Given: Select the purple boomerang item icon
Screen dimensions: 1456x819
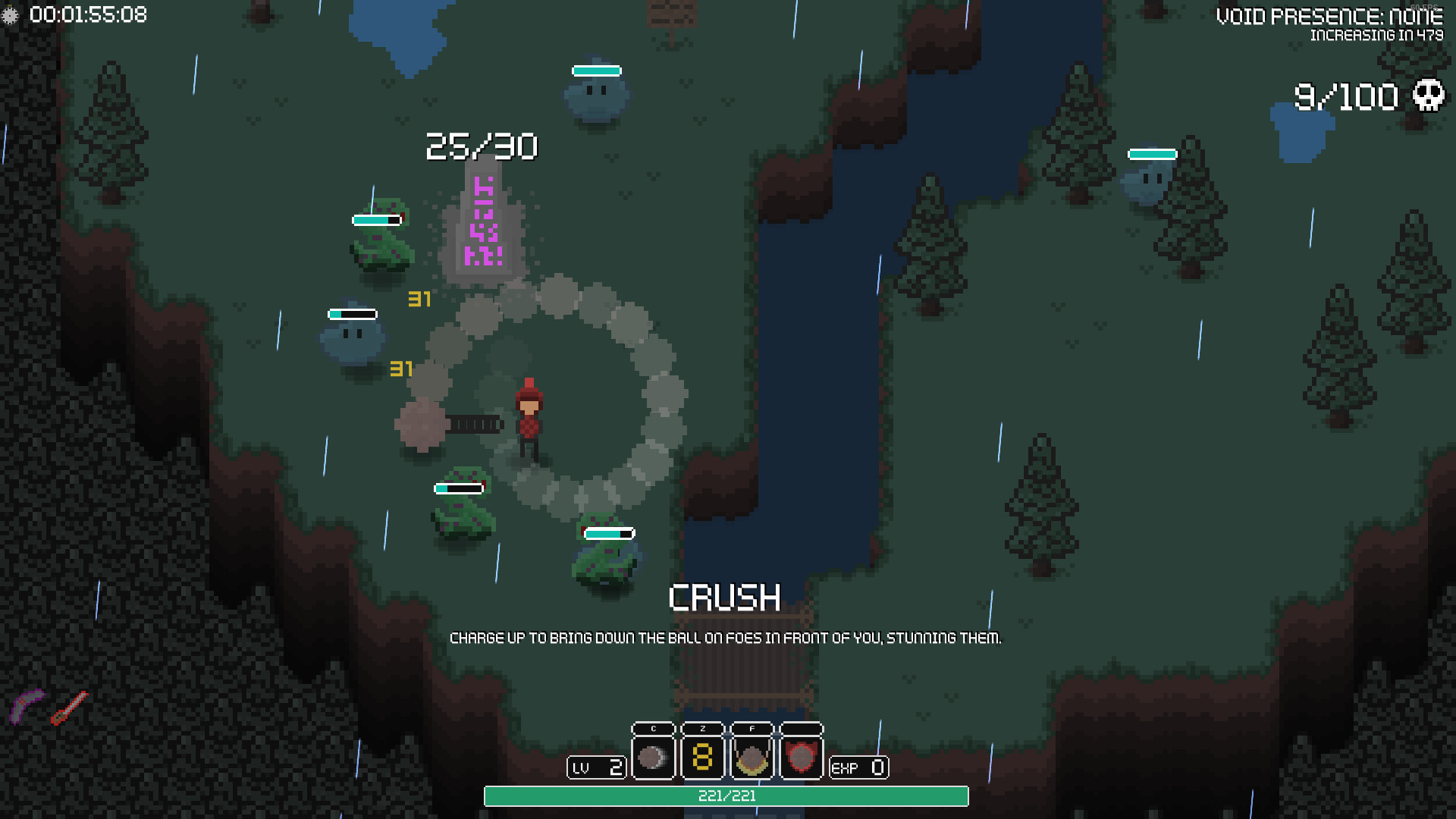Looking at the screenshot, I should [27, 706].
